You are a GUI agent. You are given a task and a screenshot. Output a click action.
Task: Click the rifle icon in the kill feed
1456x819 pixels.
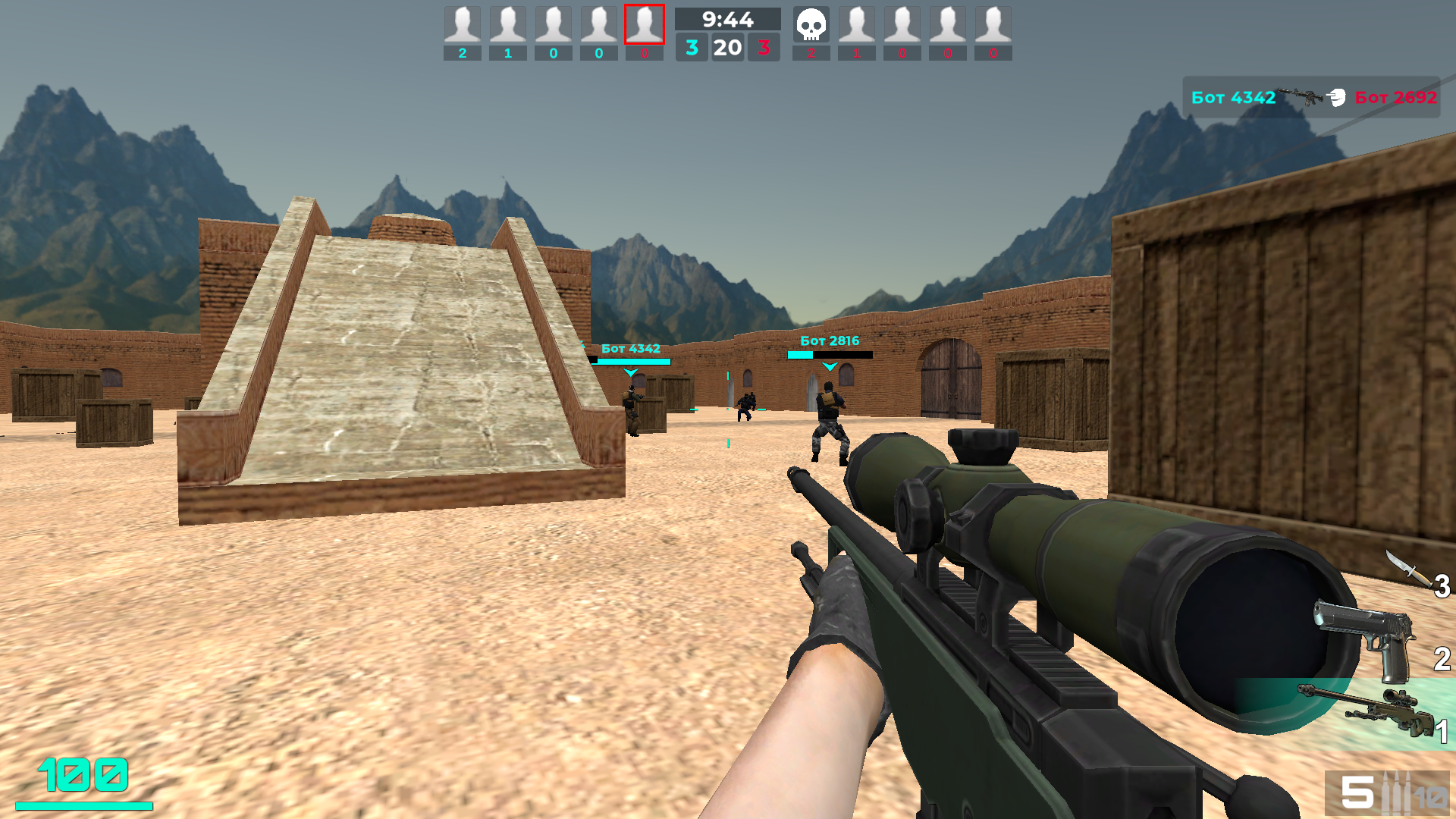coord(1301,94)
